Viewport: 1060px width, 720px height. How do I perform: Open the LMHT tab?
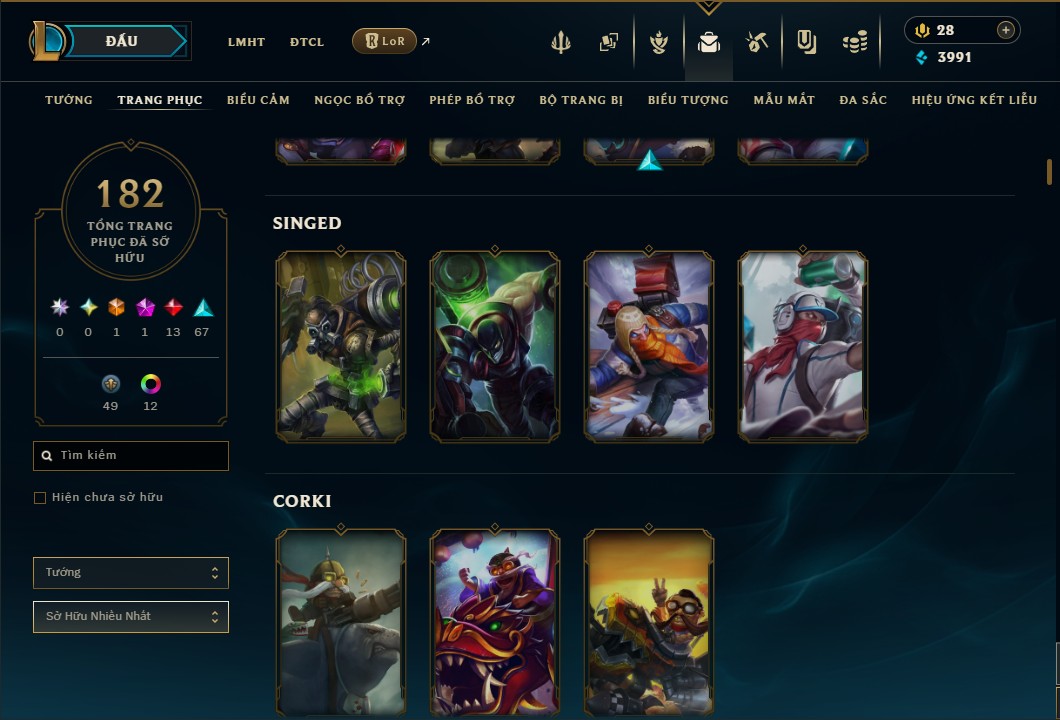pos(246,42)
